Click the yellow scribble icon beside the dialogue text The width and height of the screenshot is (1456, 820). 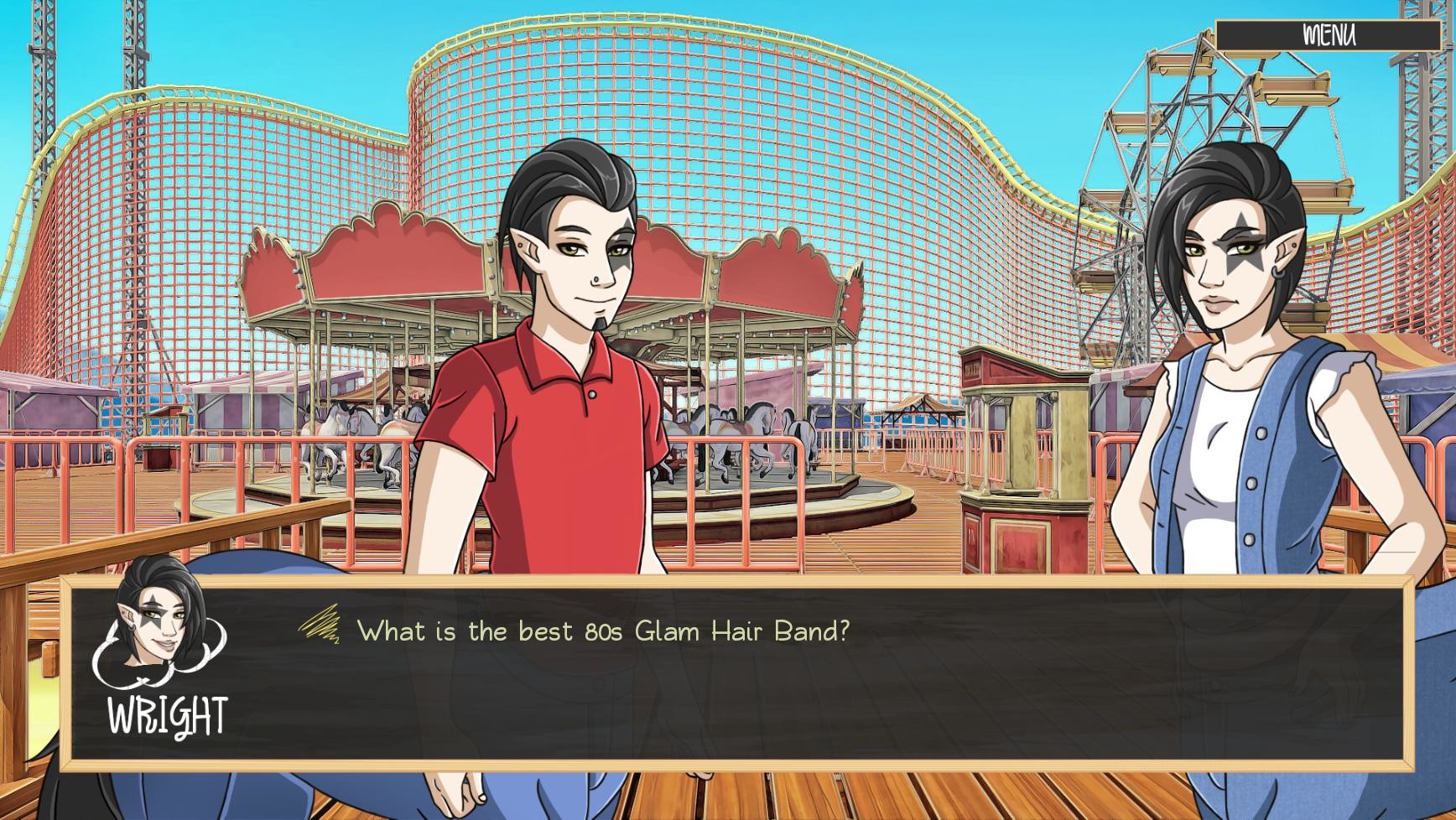(320, 625)
